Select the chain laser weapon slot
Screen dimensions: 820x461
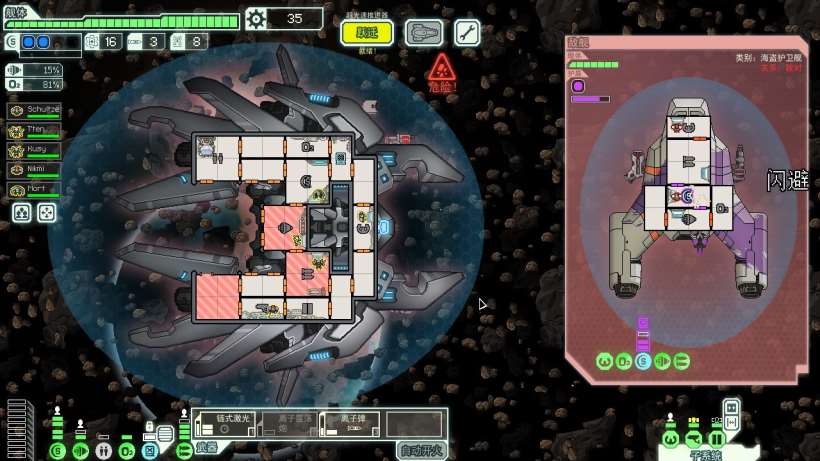point(238,424)
